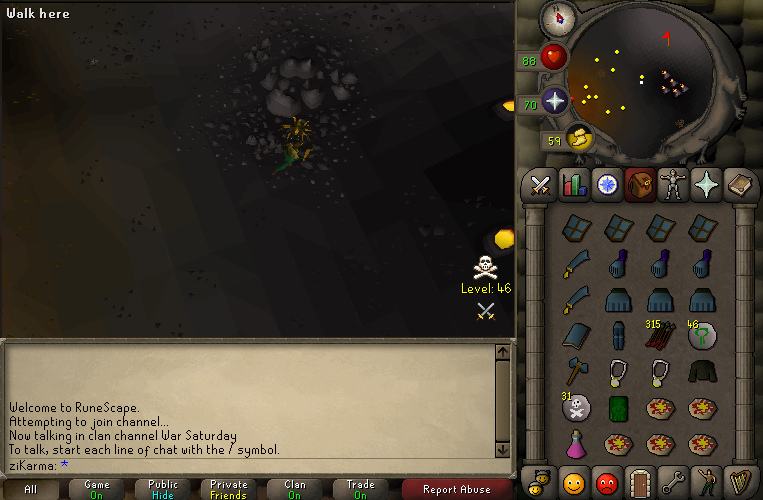This screenshot has height=500, width=763.
Task: Open the Music Player harp tab
Action: (x=740, y=482)
